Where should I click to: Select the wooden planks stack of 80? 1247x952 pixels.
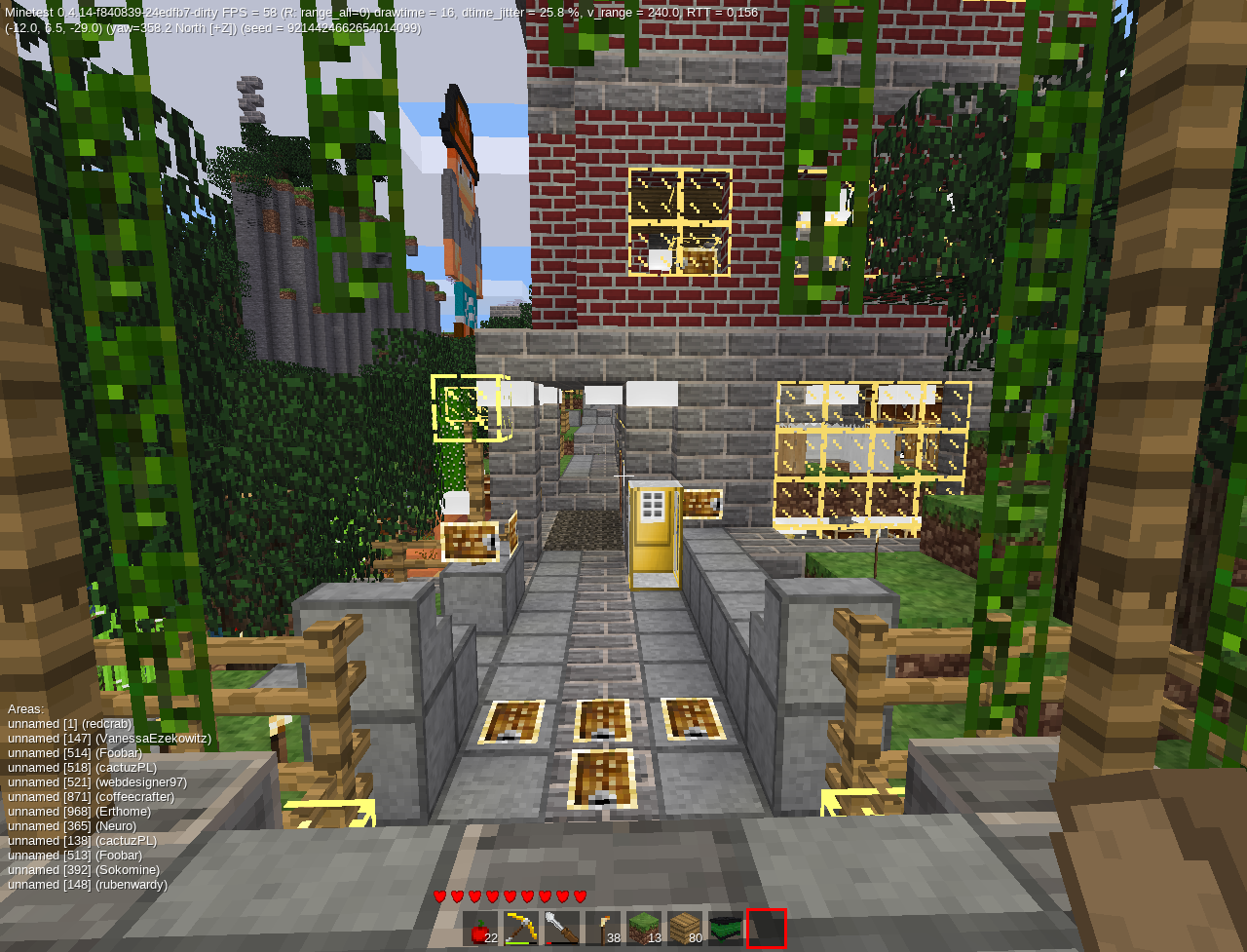coord(685,929)
